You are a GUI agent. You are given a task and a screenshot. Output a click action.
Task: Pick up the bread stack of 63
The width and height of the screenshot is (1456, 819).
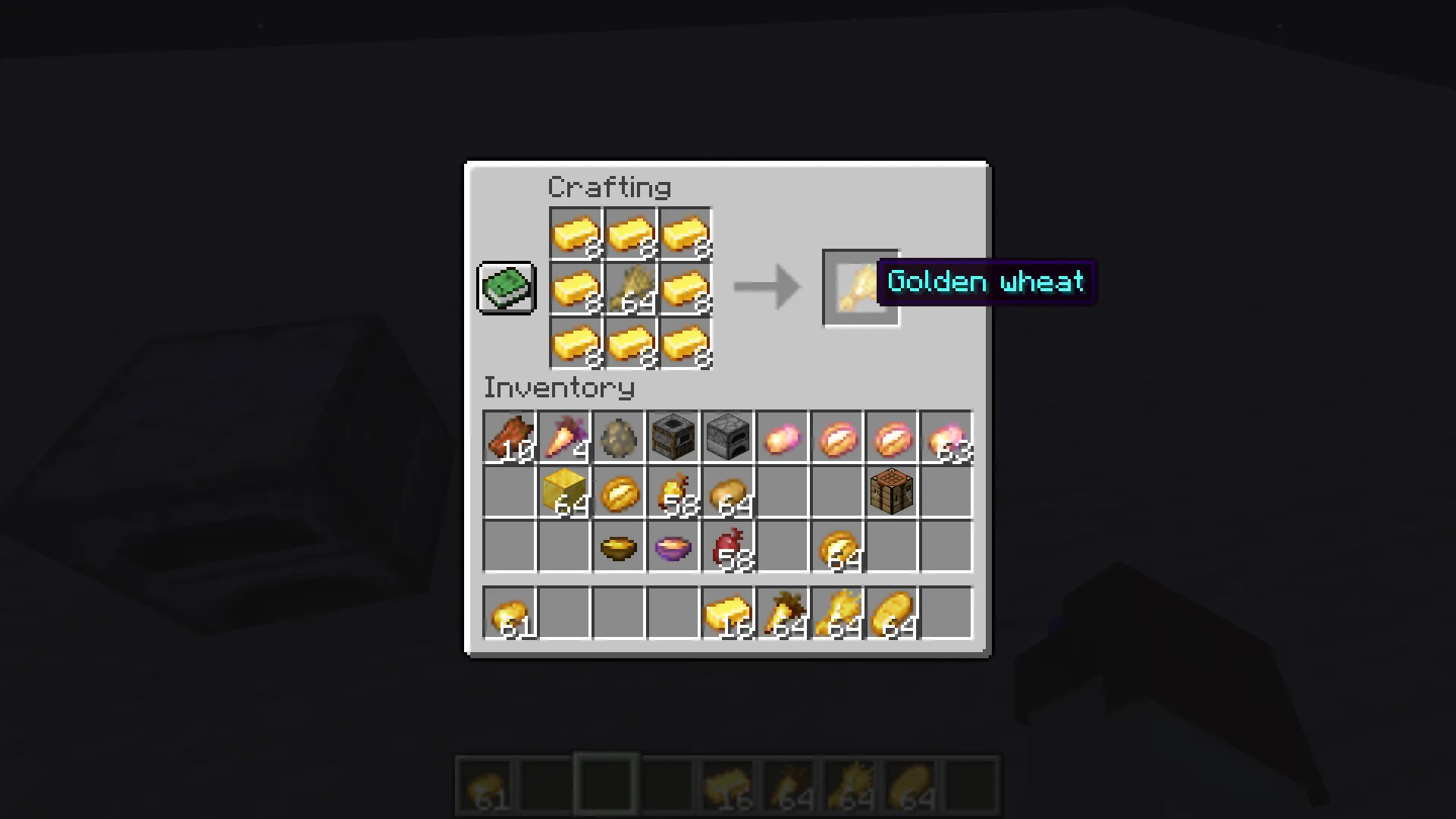pos(946,438)
